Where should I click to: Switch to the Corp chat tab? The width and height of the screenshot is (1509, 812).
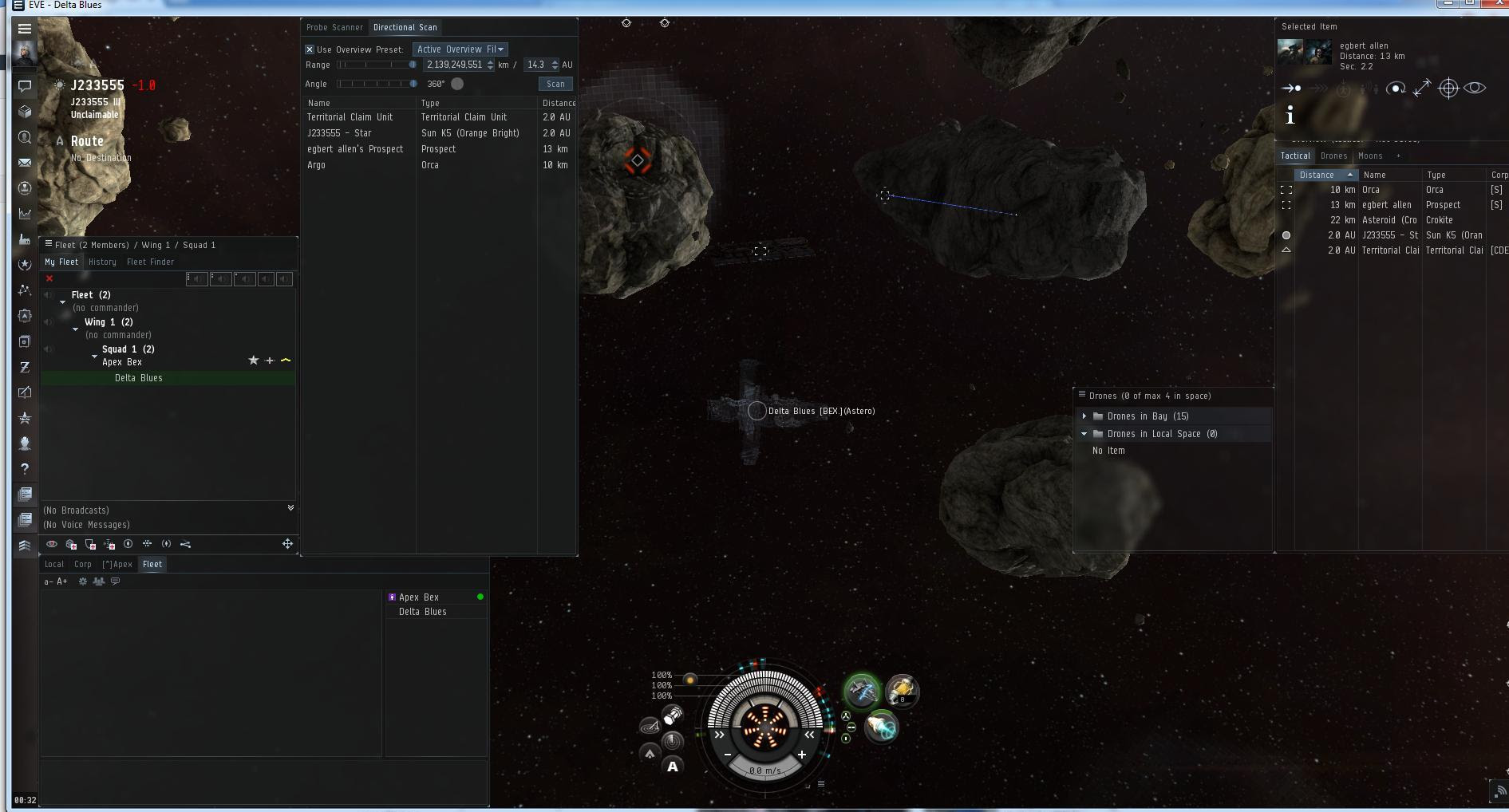pos(83,564)
